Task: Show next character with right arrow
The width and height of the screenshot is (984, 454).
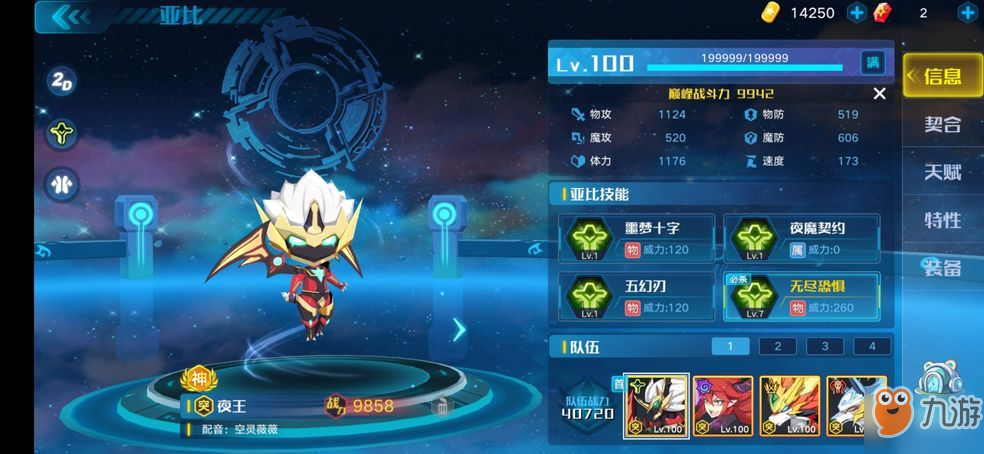Action: coord(458,330)
